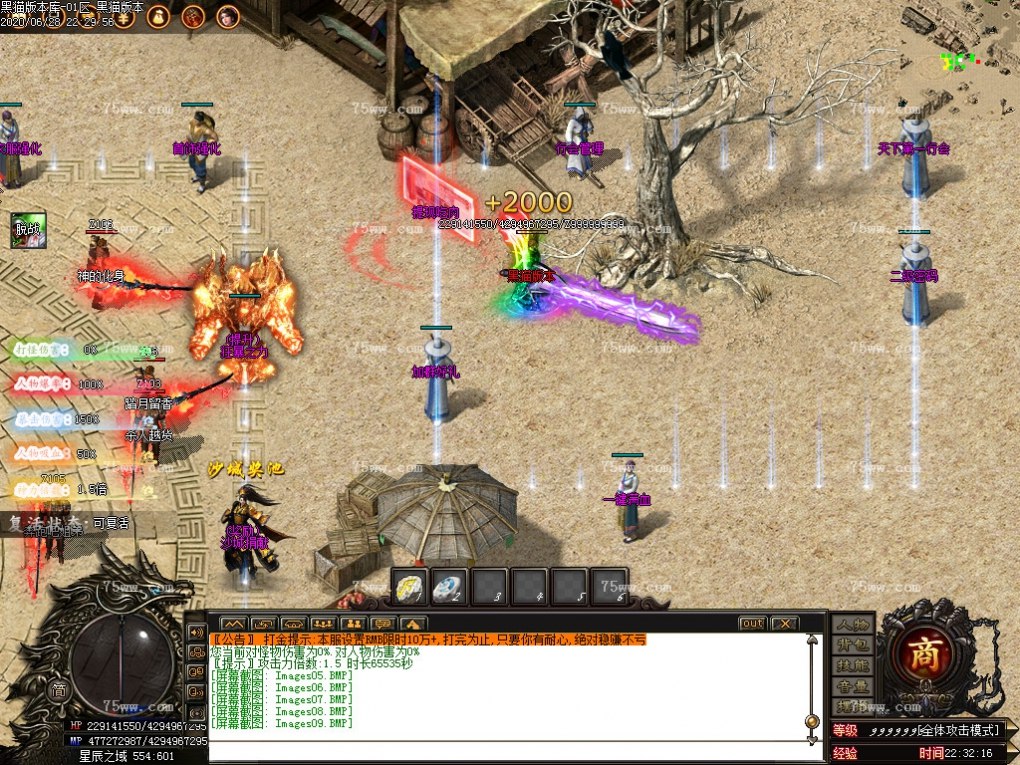Click the two-person chat toolbar button

coord(352,624)
